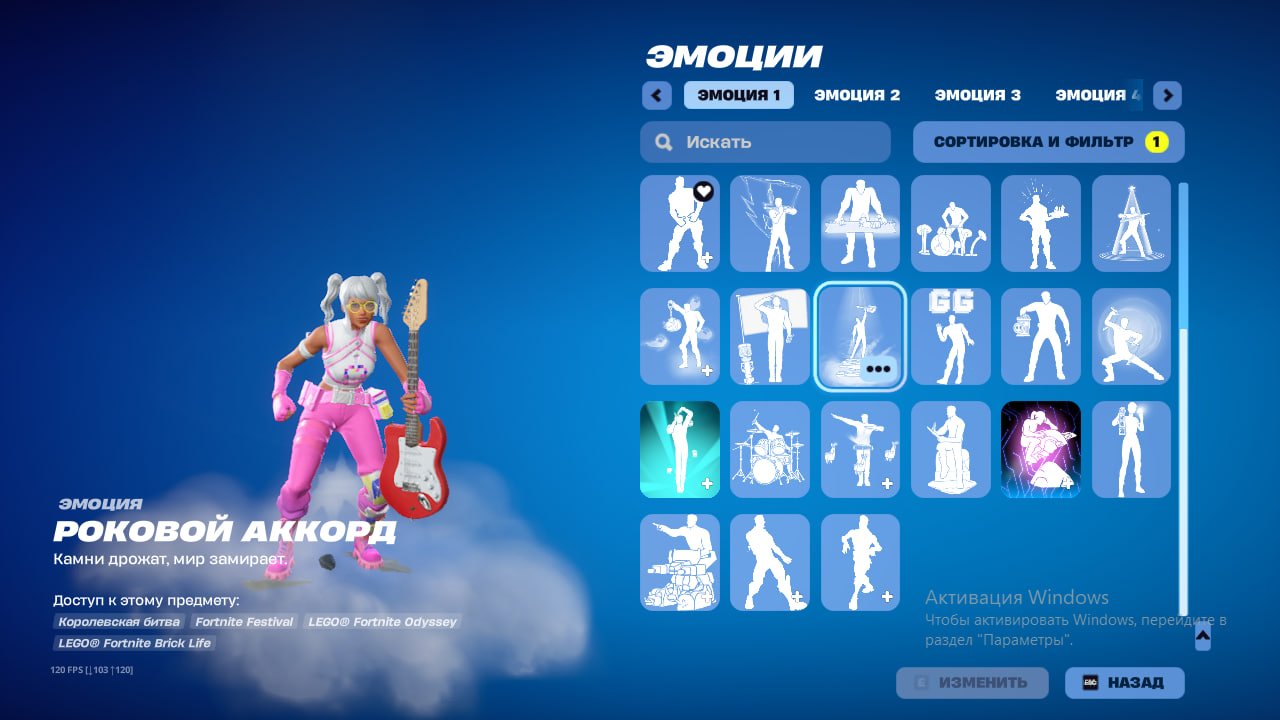Open the ЭМОЦИЯ 3 tab

[977, 95]
